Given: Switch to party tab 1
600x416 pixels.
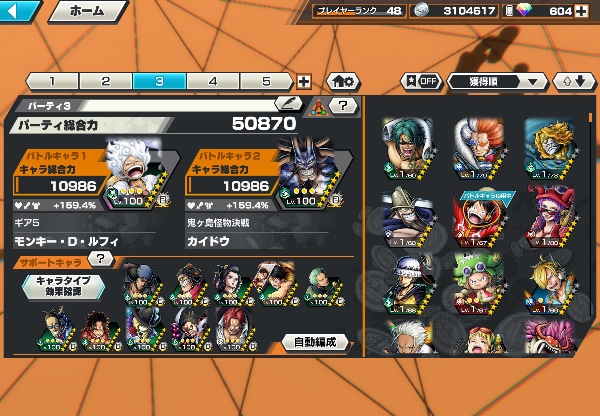Looking at the screenshot, I should point(51,82).
